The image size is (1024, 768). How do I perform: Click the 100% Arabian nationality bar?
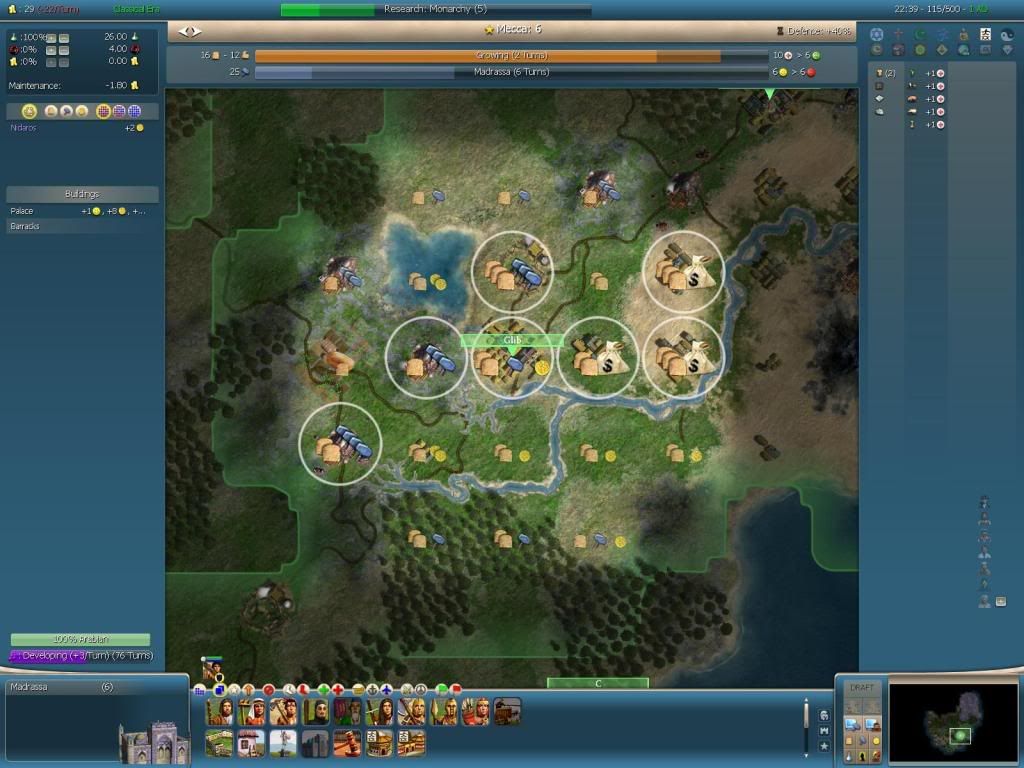coord(80,639)
